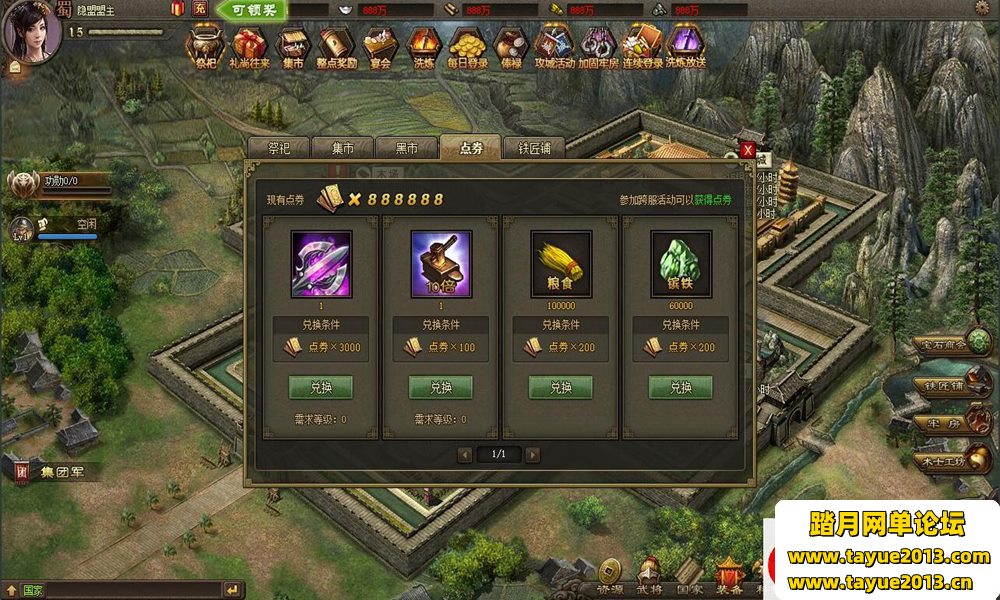Redeem the 10倍 anvil item
1000x600 pixels.
(x=441, y=387)
